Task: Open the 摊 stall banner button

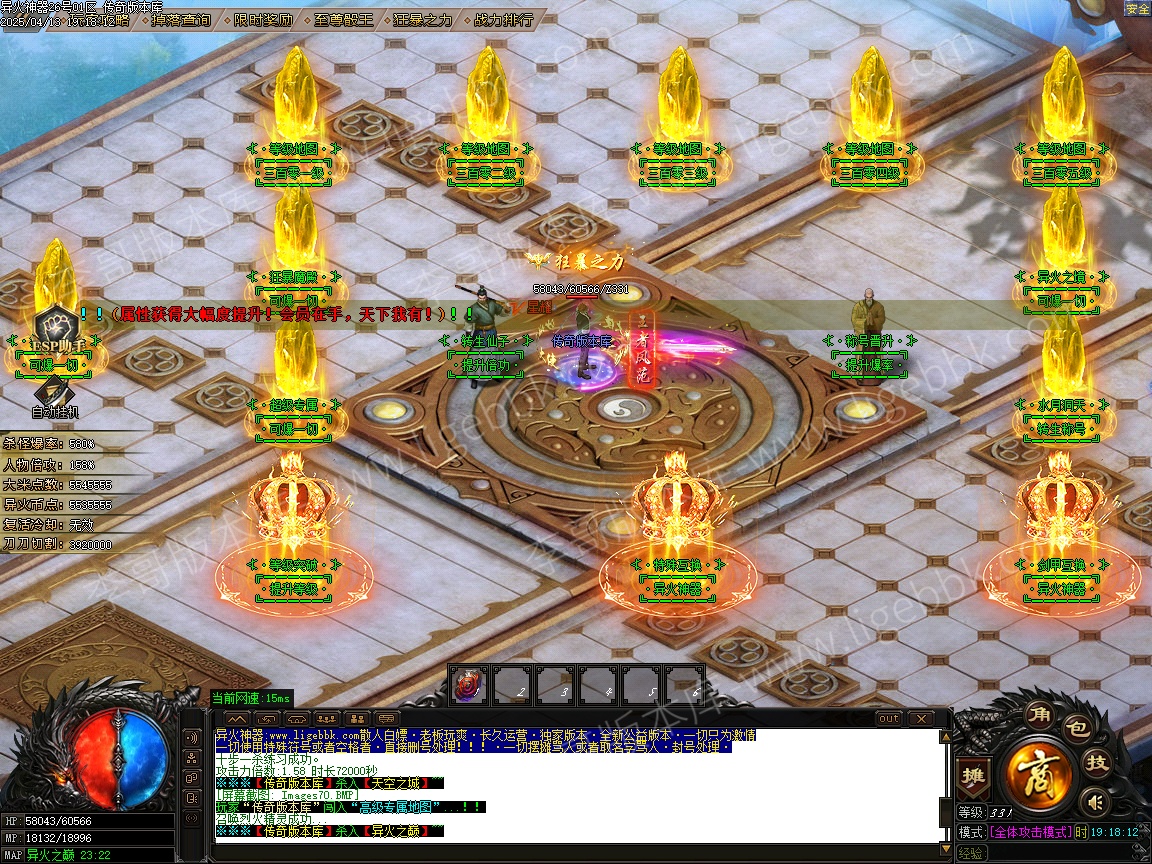Action: pos(972,777)
